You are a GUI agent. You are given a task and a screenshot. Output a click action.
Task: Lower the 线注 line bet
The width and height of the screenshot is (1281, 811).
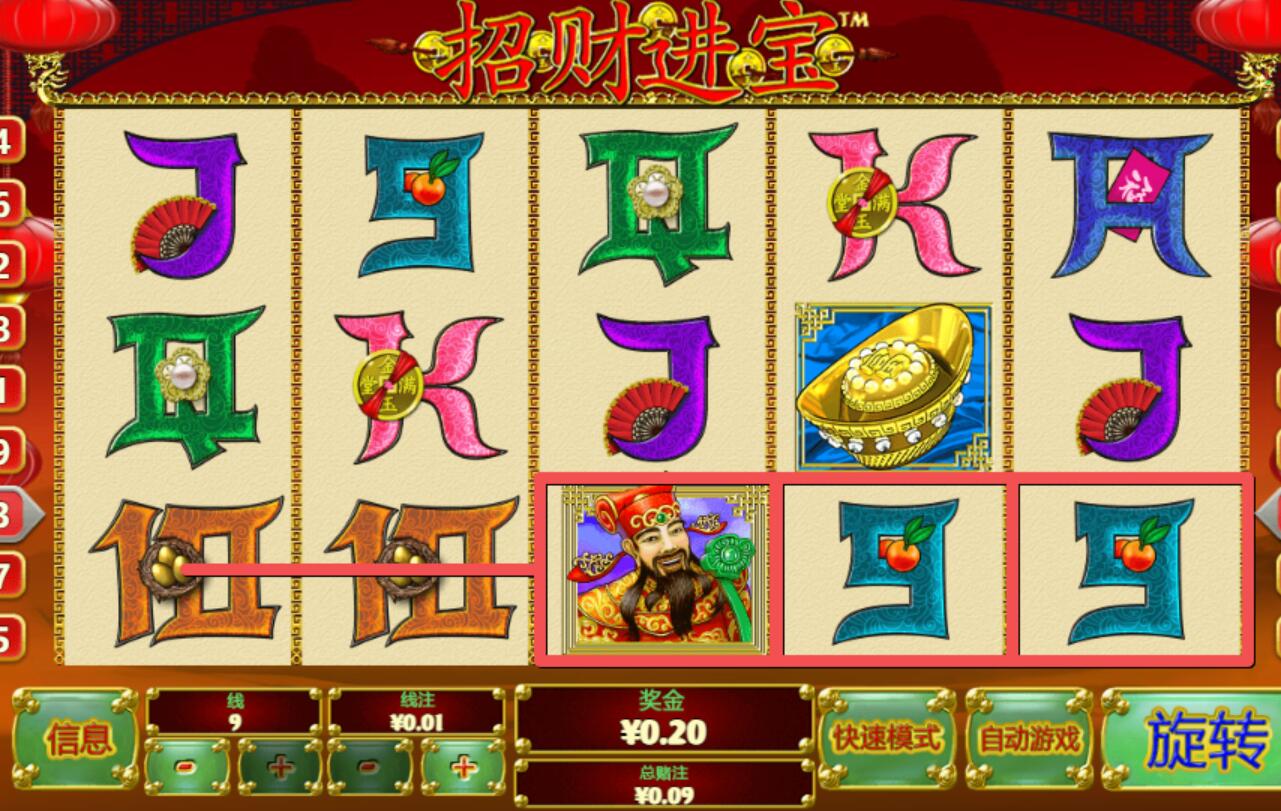(369, 767)
